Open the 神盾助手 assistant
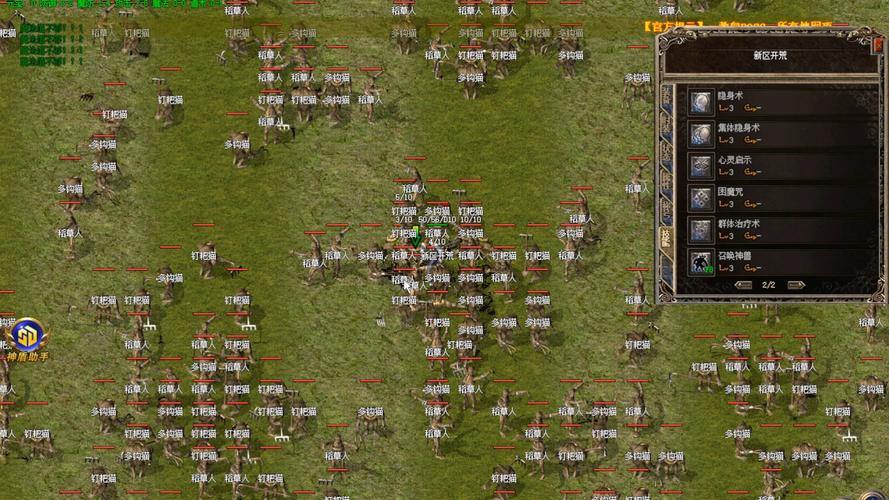This screenshot has height=500, width=889. [24, 336]
